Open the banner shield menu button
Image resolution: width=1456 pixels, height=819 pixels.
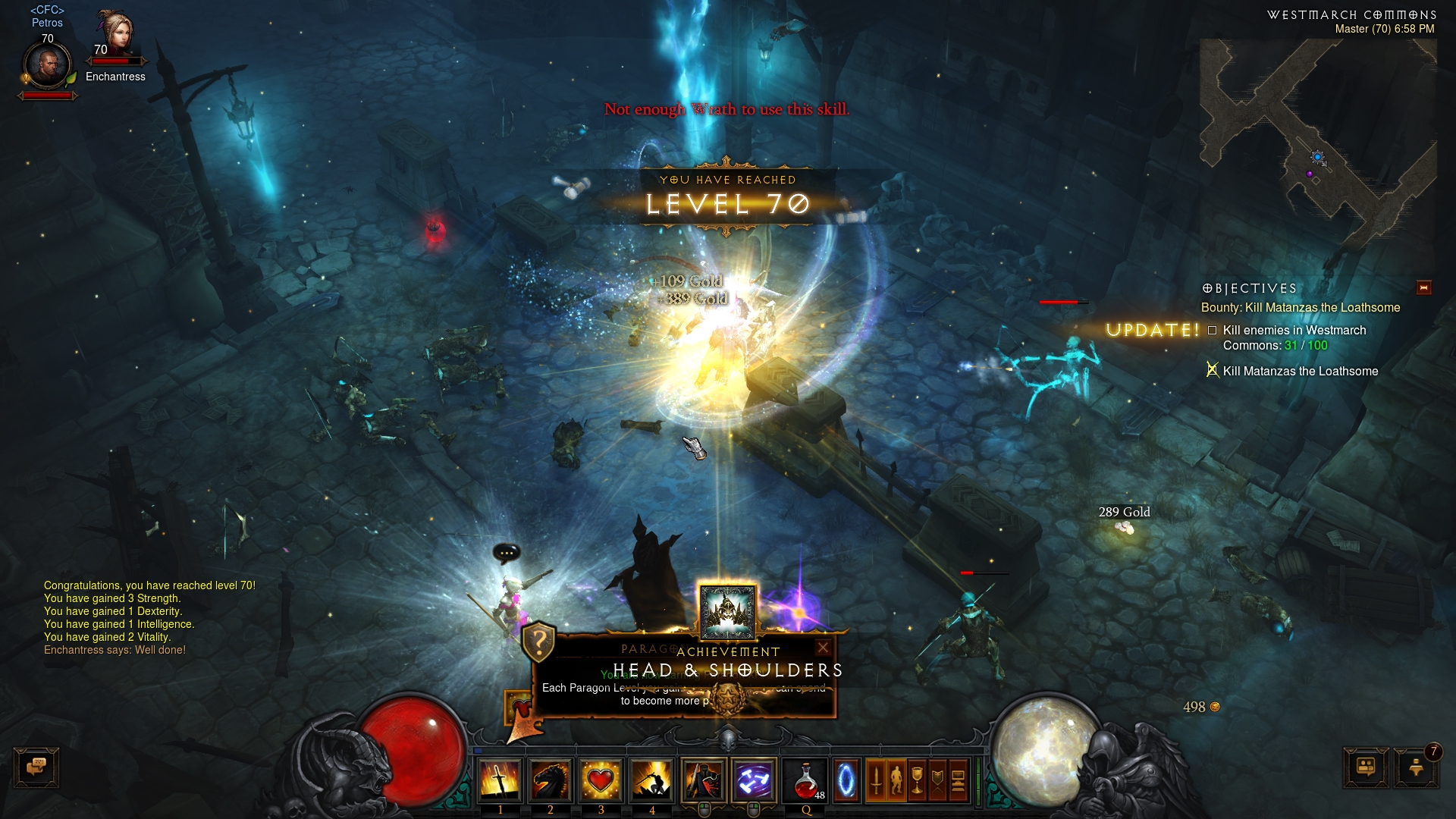(x=937, y=780)
